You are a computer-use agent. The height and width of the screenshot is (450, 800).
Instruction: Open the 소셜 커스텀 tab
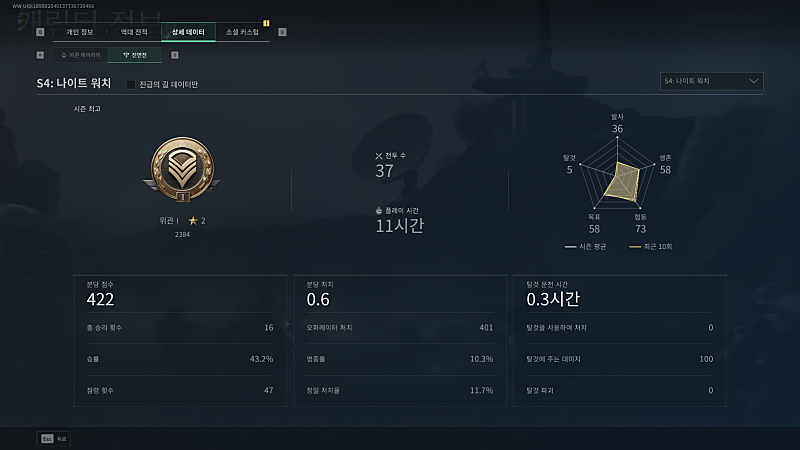[242, 32]
